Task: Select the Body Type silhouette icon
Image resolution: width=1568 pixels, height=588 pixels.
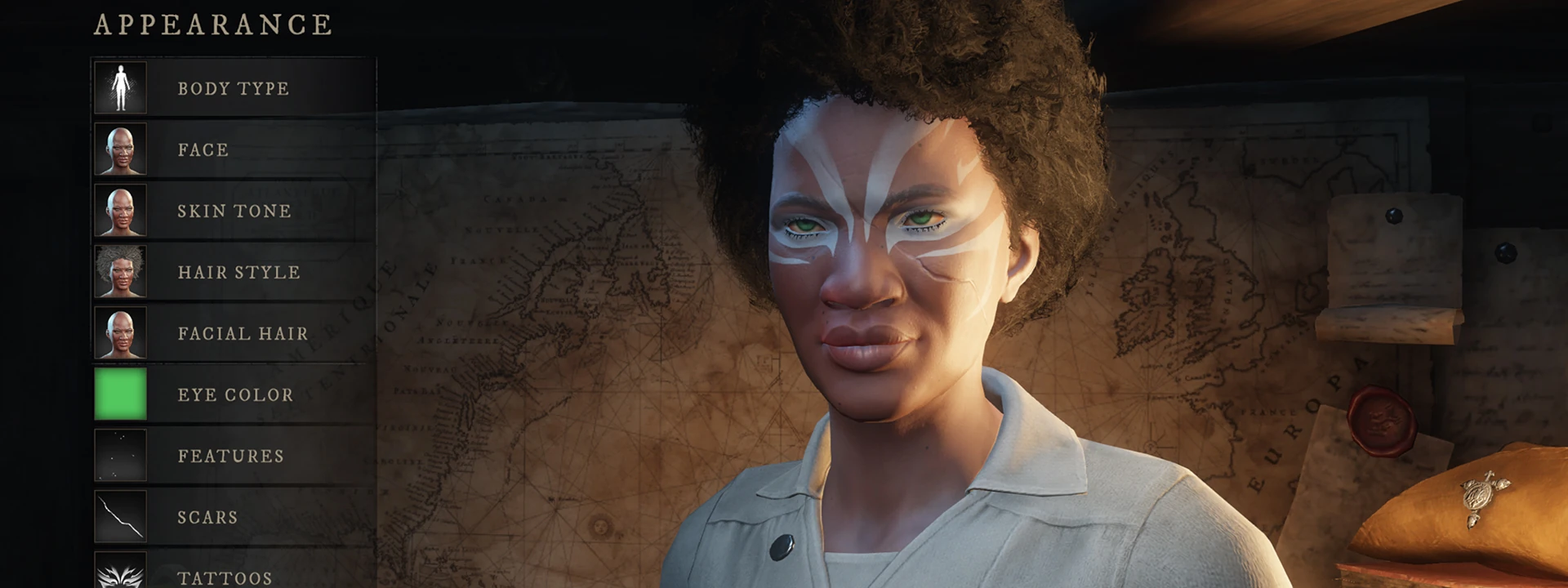Action: pyautogui.click(x=121, y=87)
